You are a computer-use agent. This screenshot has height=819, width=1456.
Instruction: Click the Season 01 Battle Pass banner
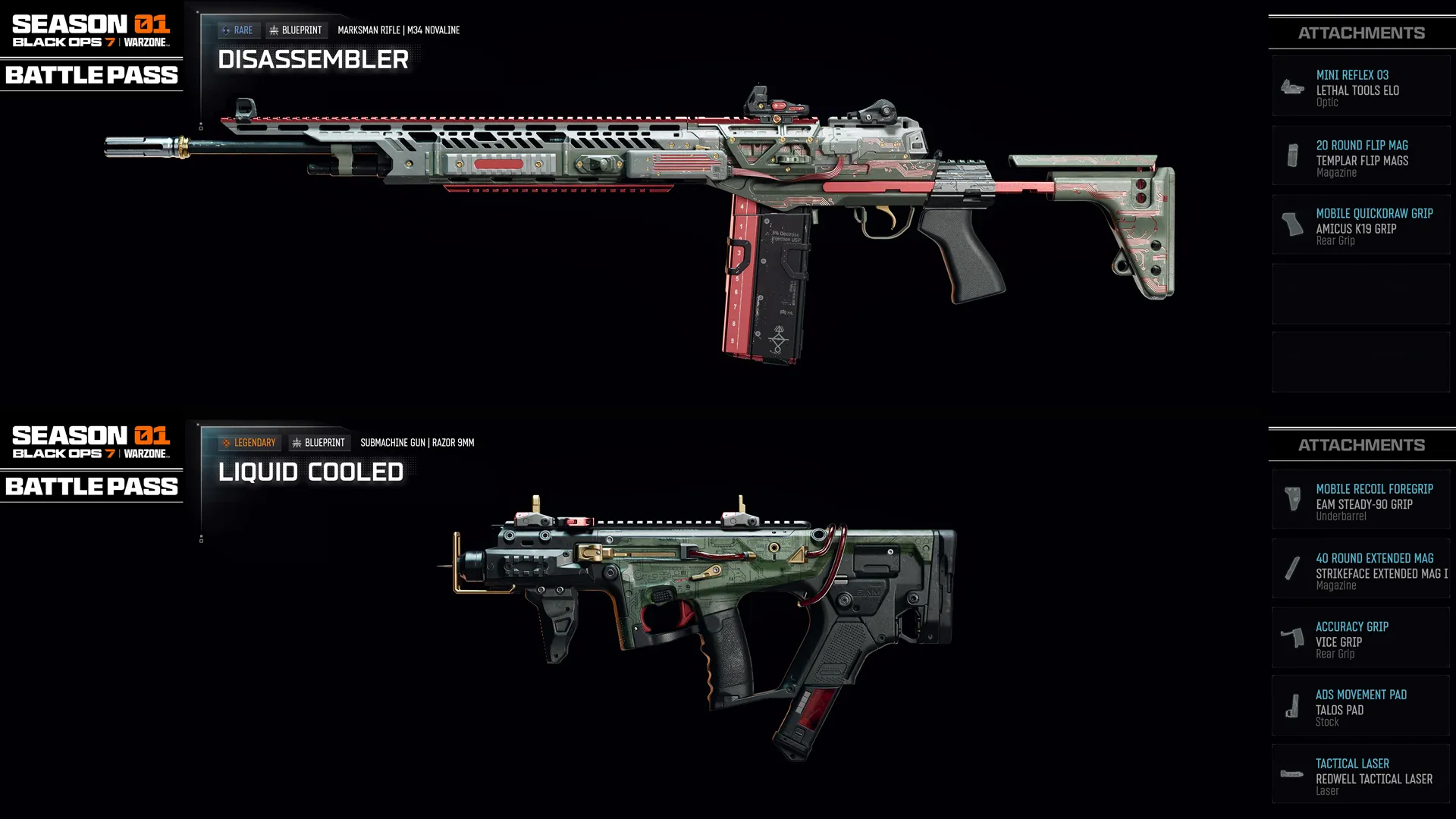coord(91,45)
